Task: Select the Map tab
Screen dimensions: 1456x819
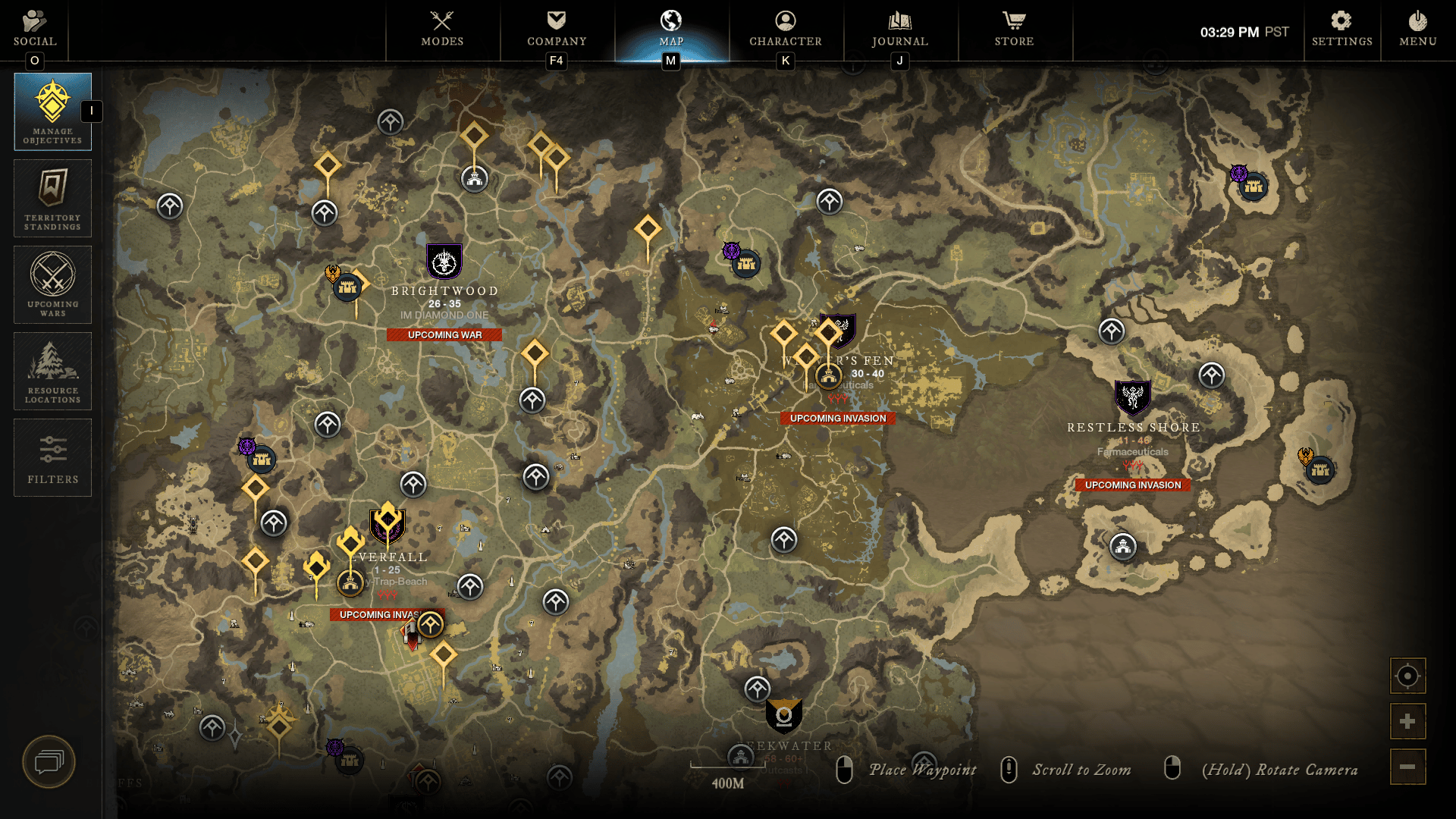Action: [x=671, y=29]
